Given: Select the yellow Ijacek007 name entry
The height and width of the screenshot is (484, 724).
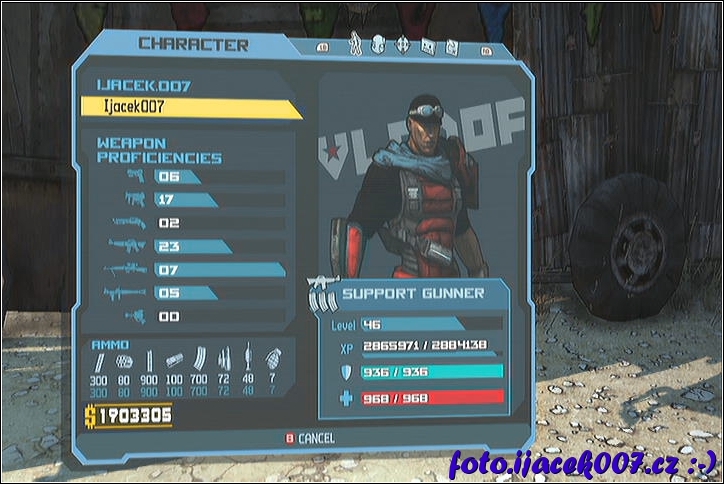Looking at the screenshot, I should point(190,107).
